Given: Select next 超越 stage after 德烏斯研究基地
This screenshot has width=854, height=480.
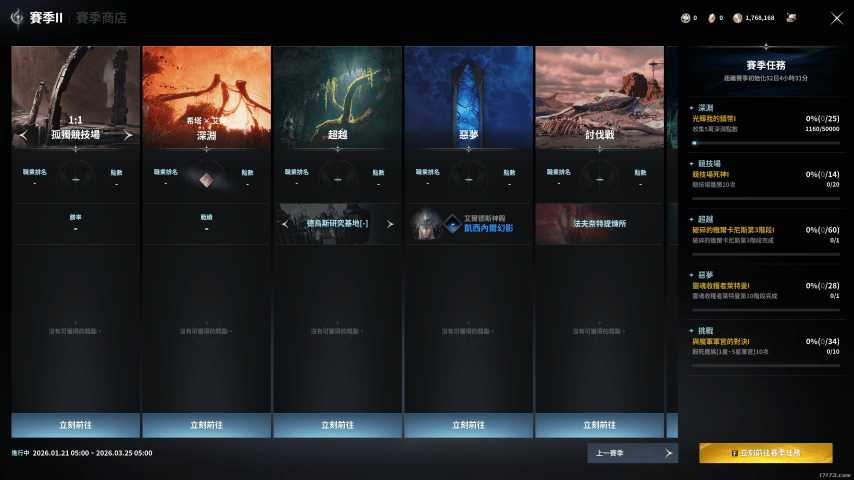Looking at the screenshot, I should click(x=390, y=224).
